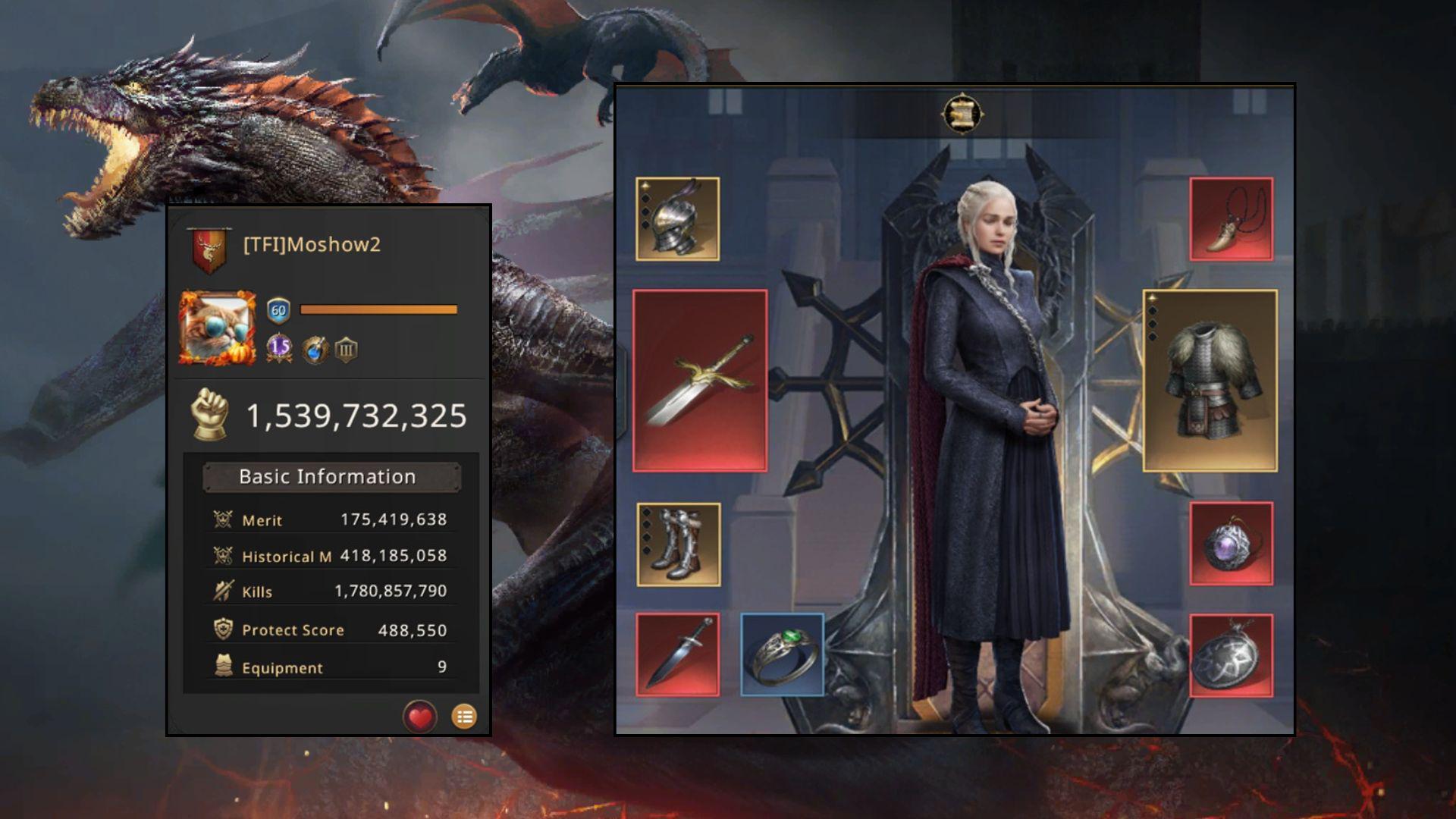1456x819 pixels.
Task: Inspect the pillar rank III badge
Action: click(346, 350)
